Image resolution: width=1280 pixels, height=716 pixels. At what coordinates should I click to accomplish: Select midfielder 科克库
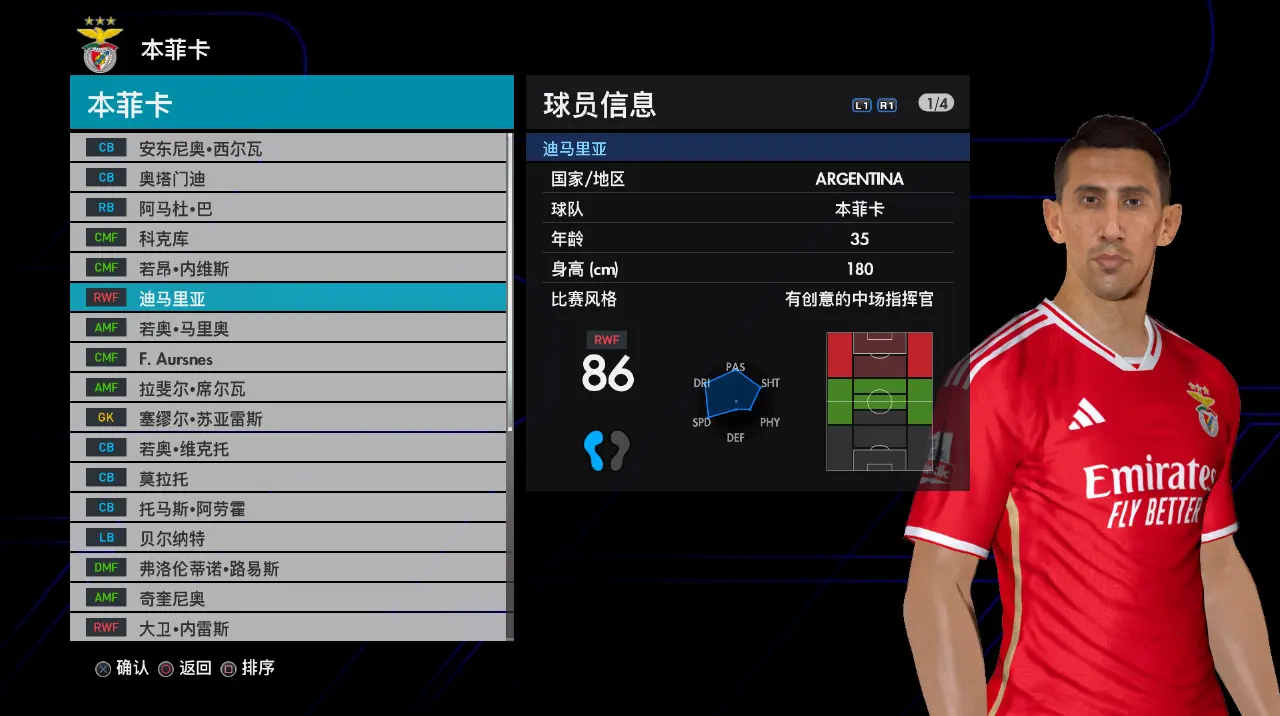(x=288, y=238)
